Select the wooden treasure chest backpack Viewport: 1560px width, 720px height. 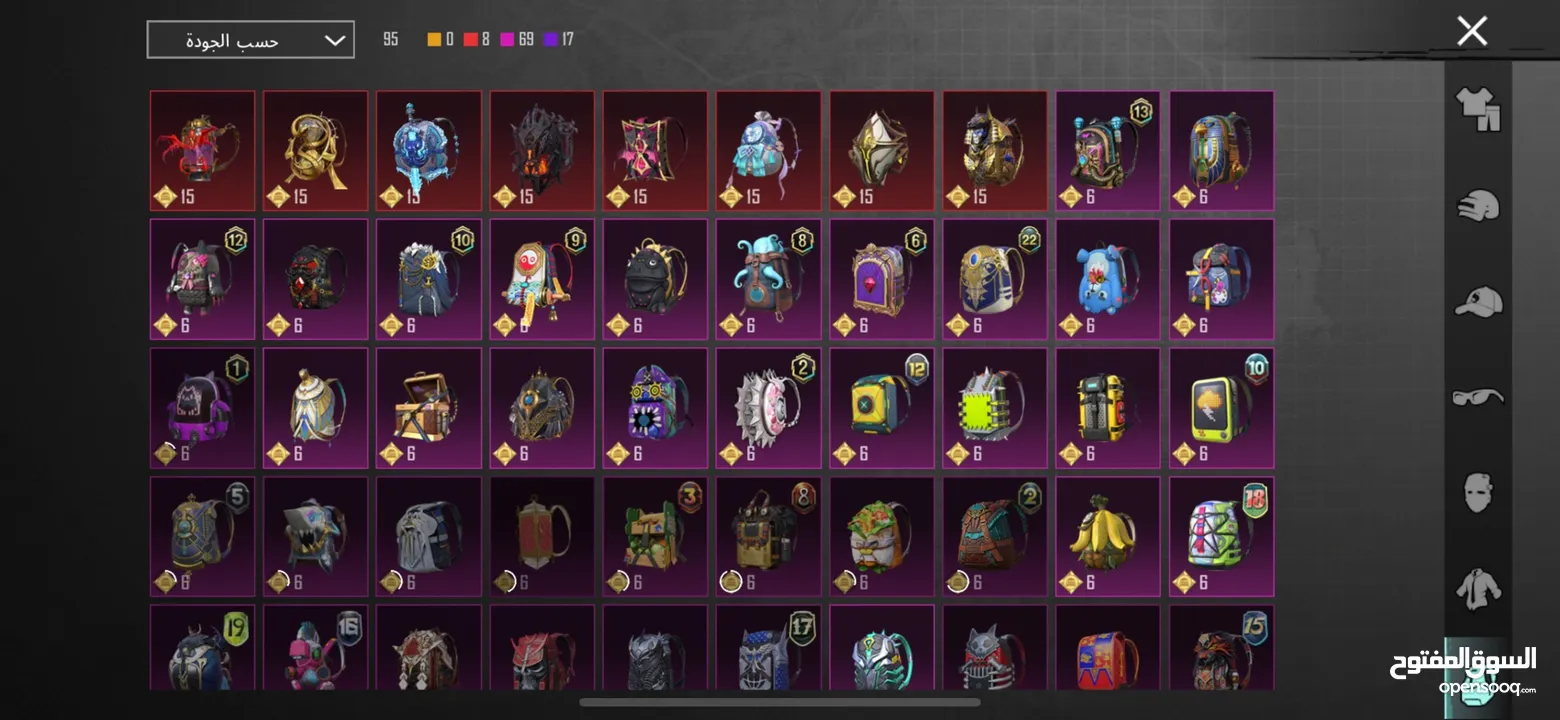pyautogui.click(x=428, y=407)
